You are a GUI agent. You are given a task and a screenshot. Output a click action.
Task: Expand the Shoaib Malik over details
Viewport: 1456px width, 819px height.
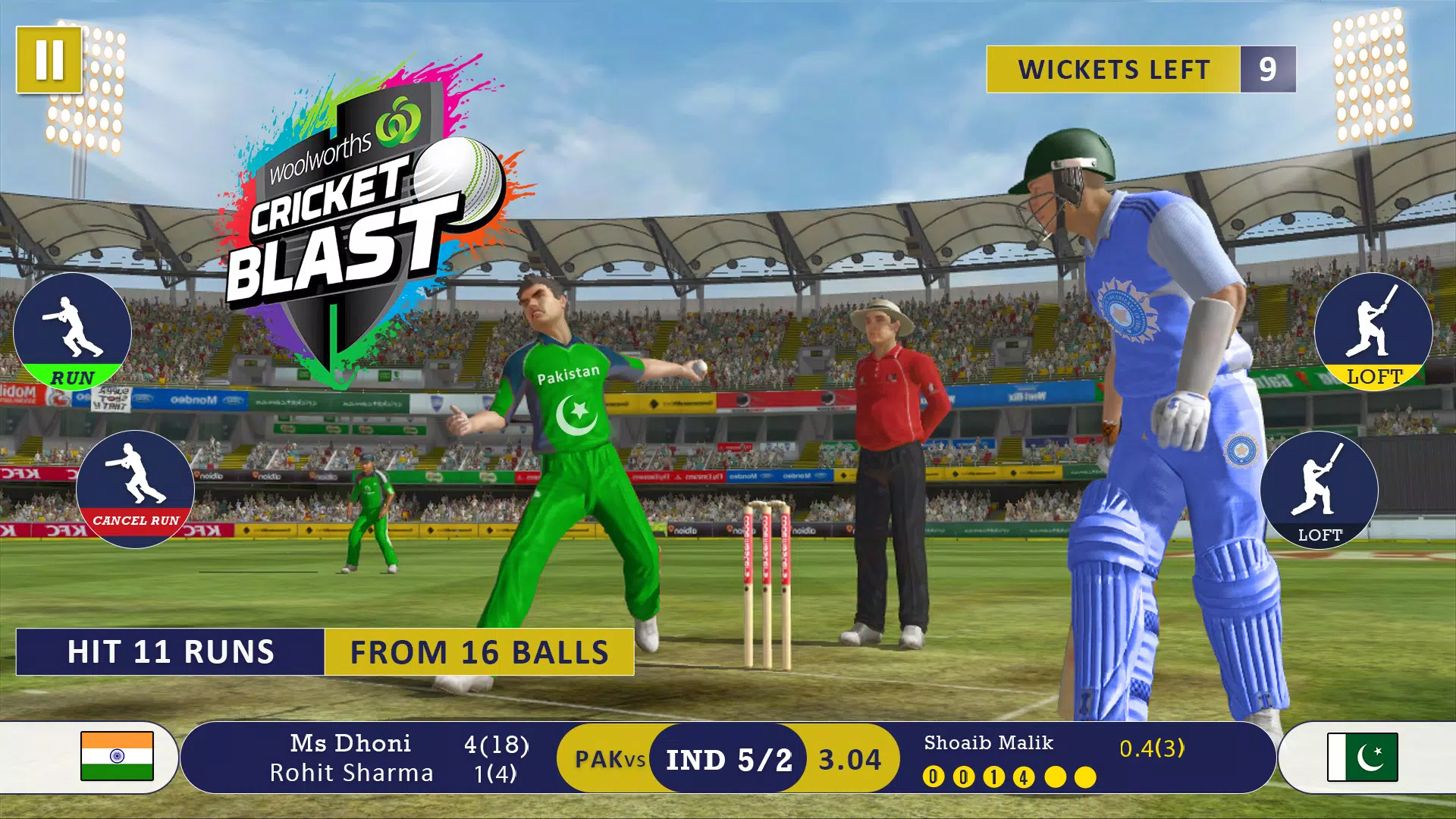pos(988,745)
